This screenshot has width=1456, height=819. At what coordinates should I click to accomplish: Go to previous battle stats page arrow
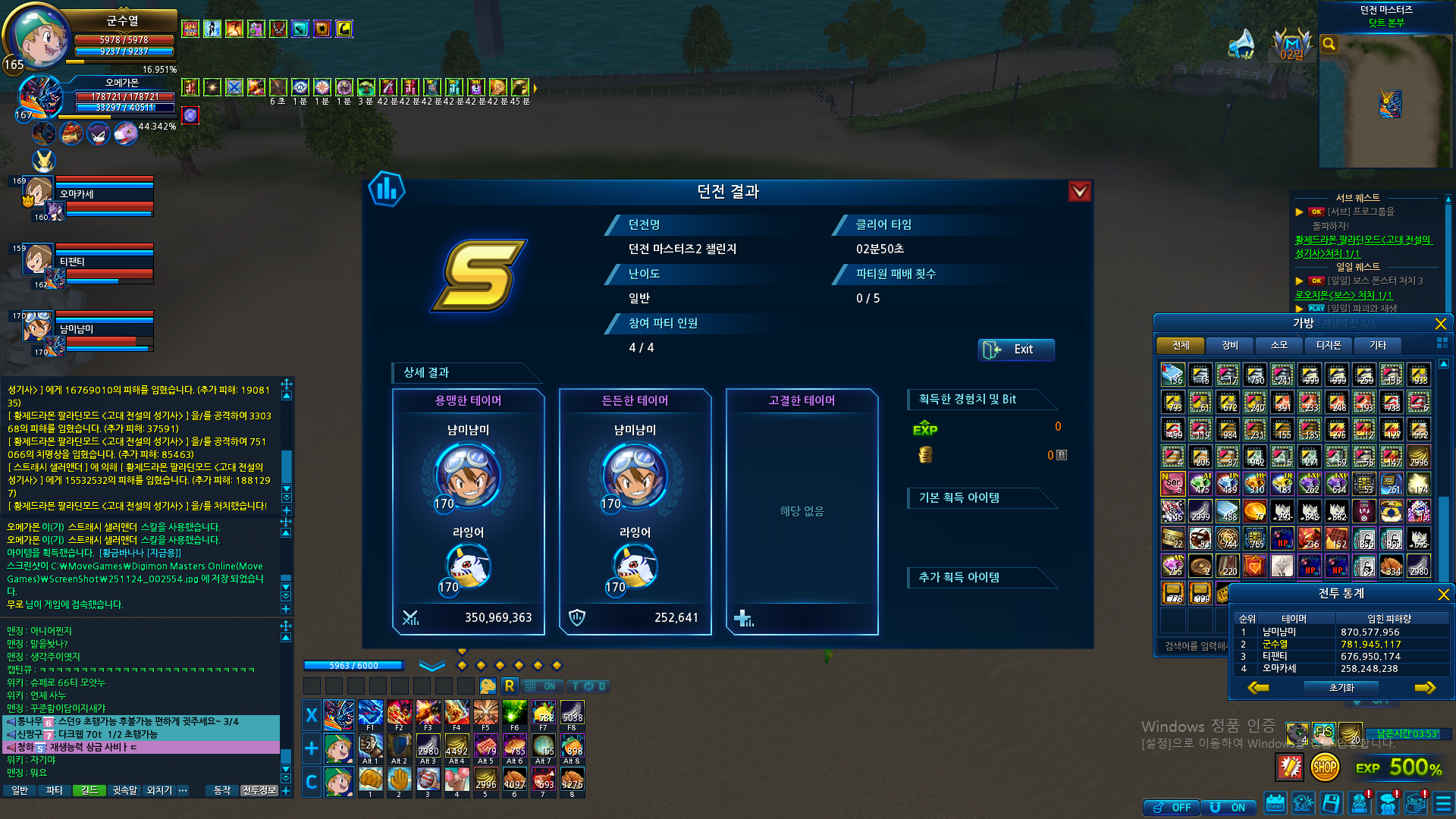pos(1258,688)
